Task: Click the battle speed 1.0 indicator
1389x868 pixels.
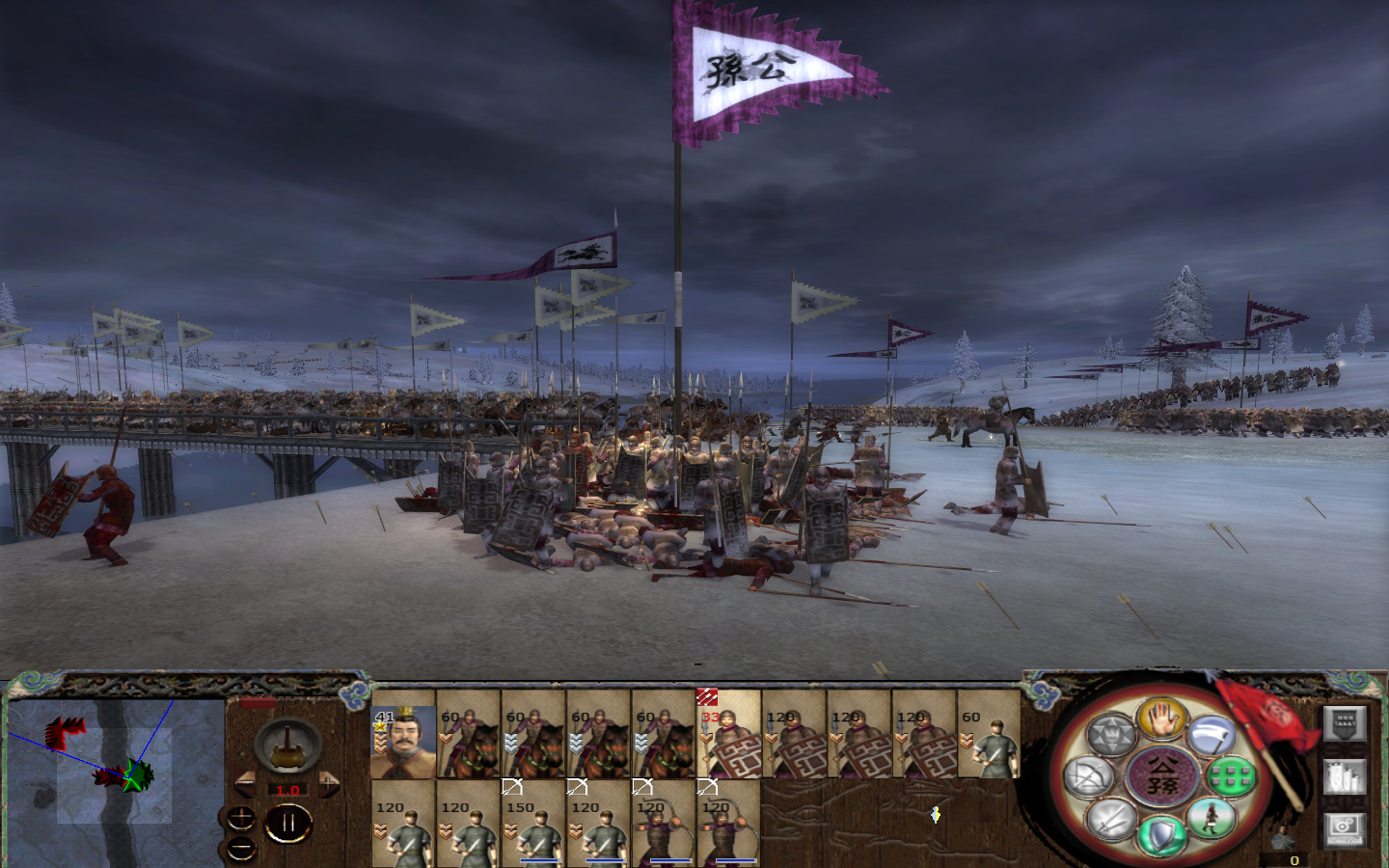Action: click(287, 790)
